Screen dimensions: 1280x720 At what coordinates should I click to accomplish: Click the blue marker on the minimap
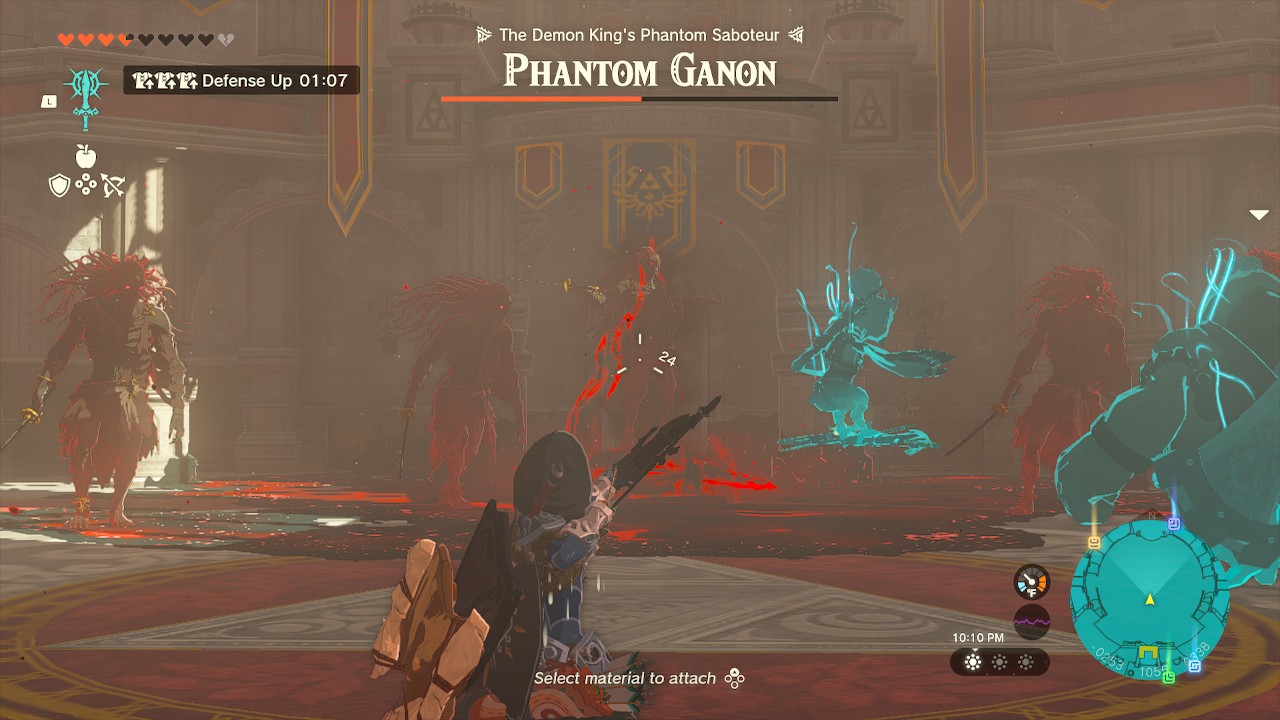point(1194,667)
